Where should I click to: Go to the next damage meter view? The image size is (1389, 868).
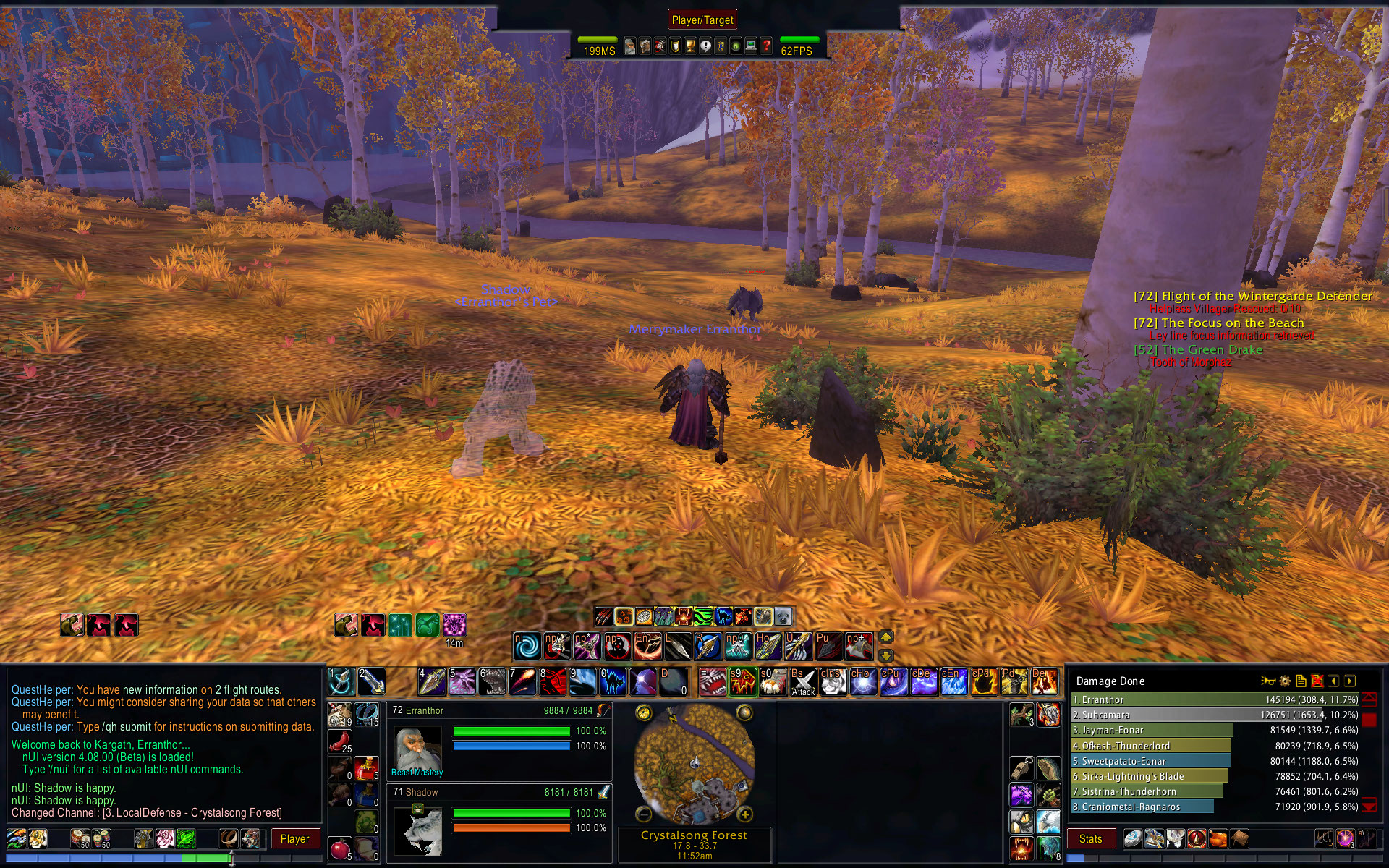pos(1350,681)
